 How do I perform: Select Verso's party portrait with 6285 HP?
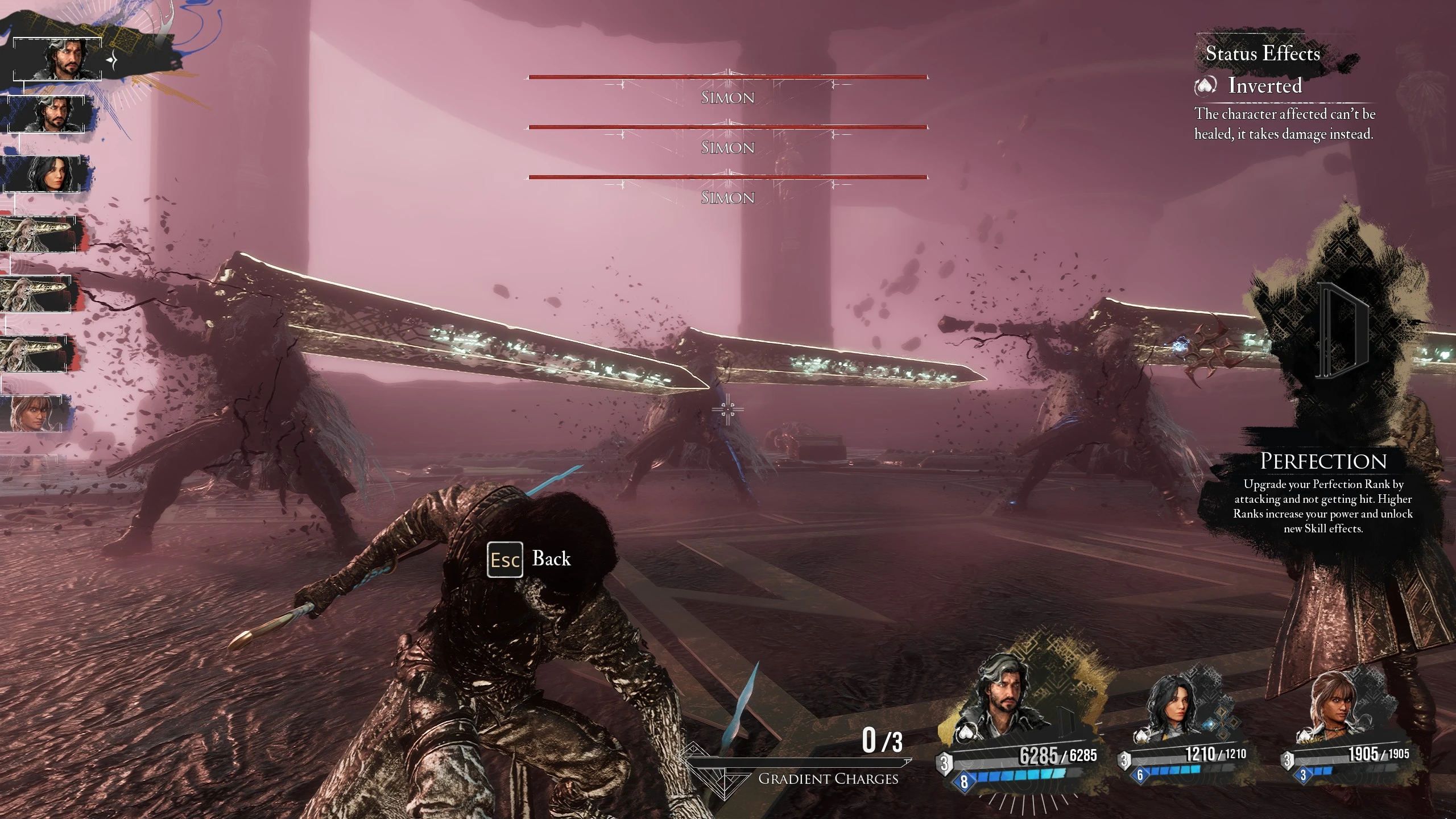1004,701
